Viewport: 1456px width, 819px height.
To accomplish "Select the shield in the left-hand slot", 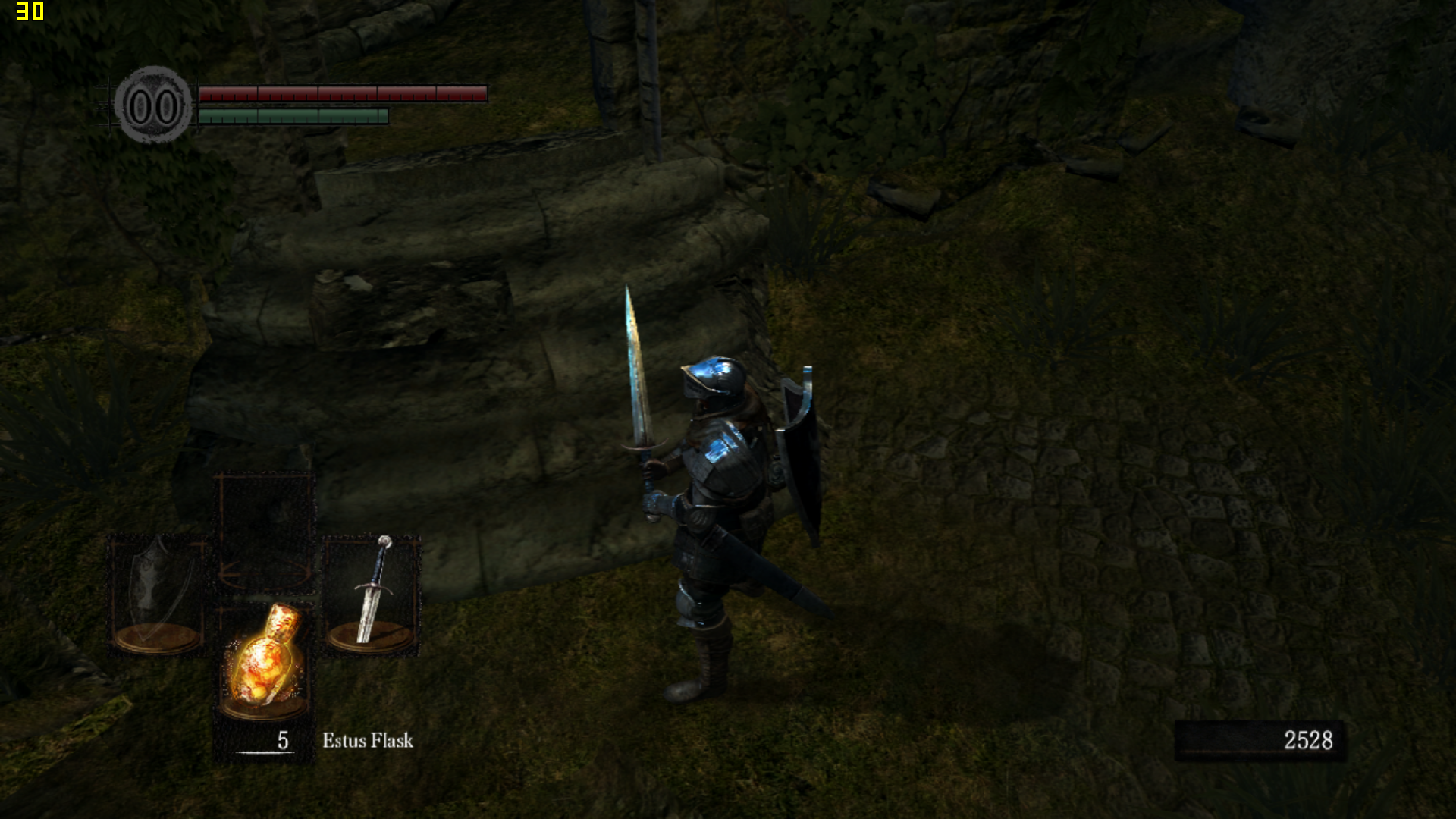I will click(x=157, y=593).
